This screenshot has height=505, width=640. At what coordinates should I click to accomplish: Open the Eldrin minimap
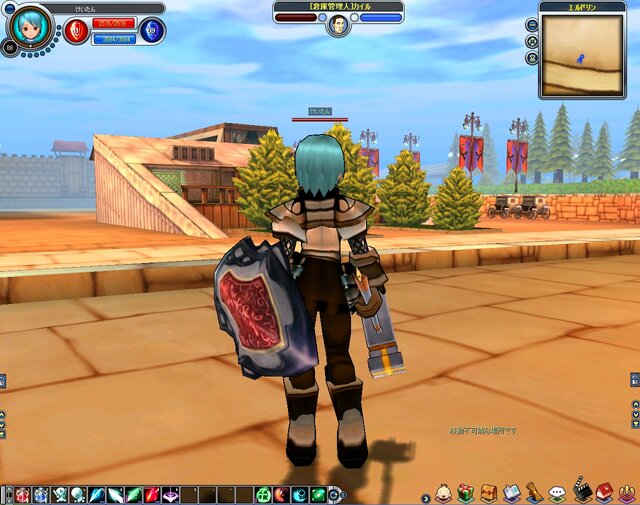click(x=582, y=55)
